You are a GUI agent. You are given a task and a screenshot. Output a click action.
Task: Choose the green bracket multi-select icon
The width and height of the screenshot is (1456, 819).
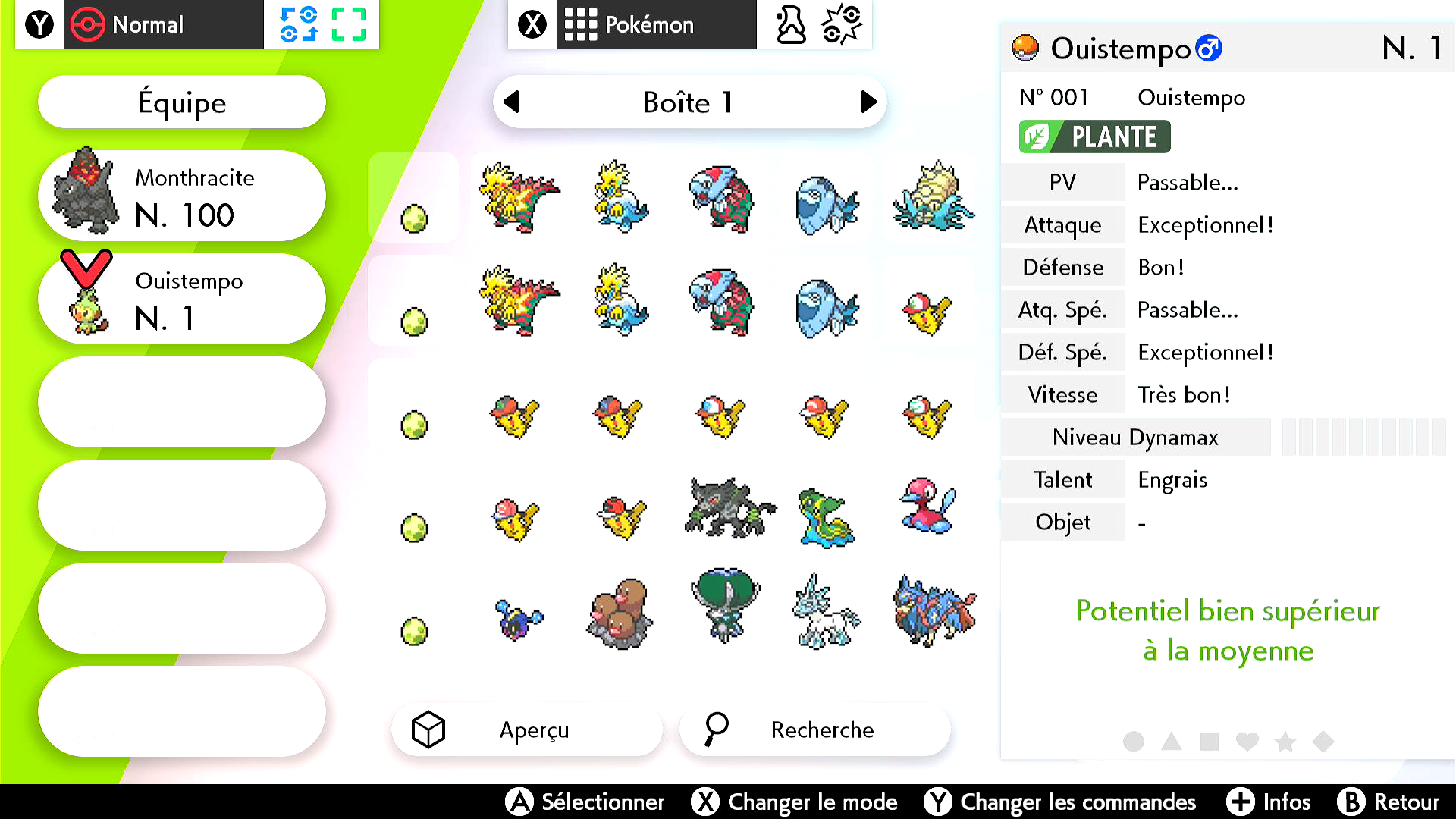349,24
